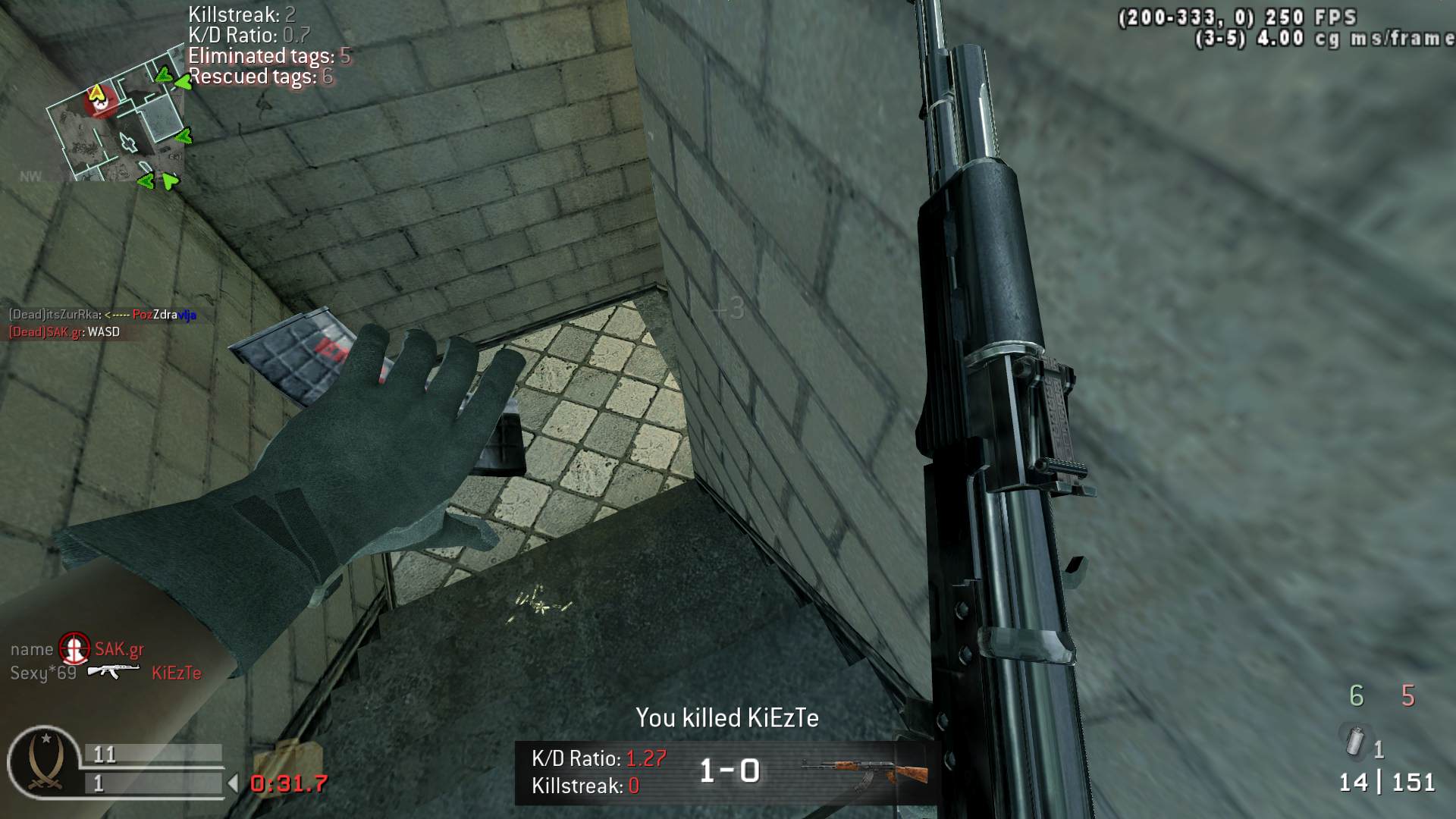This screenshot has height=819, width=1456.
Task: Select the Sexy*69 killed KiEzTe killfeed row
Action: pyautogui.click(x=105, y=673)
